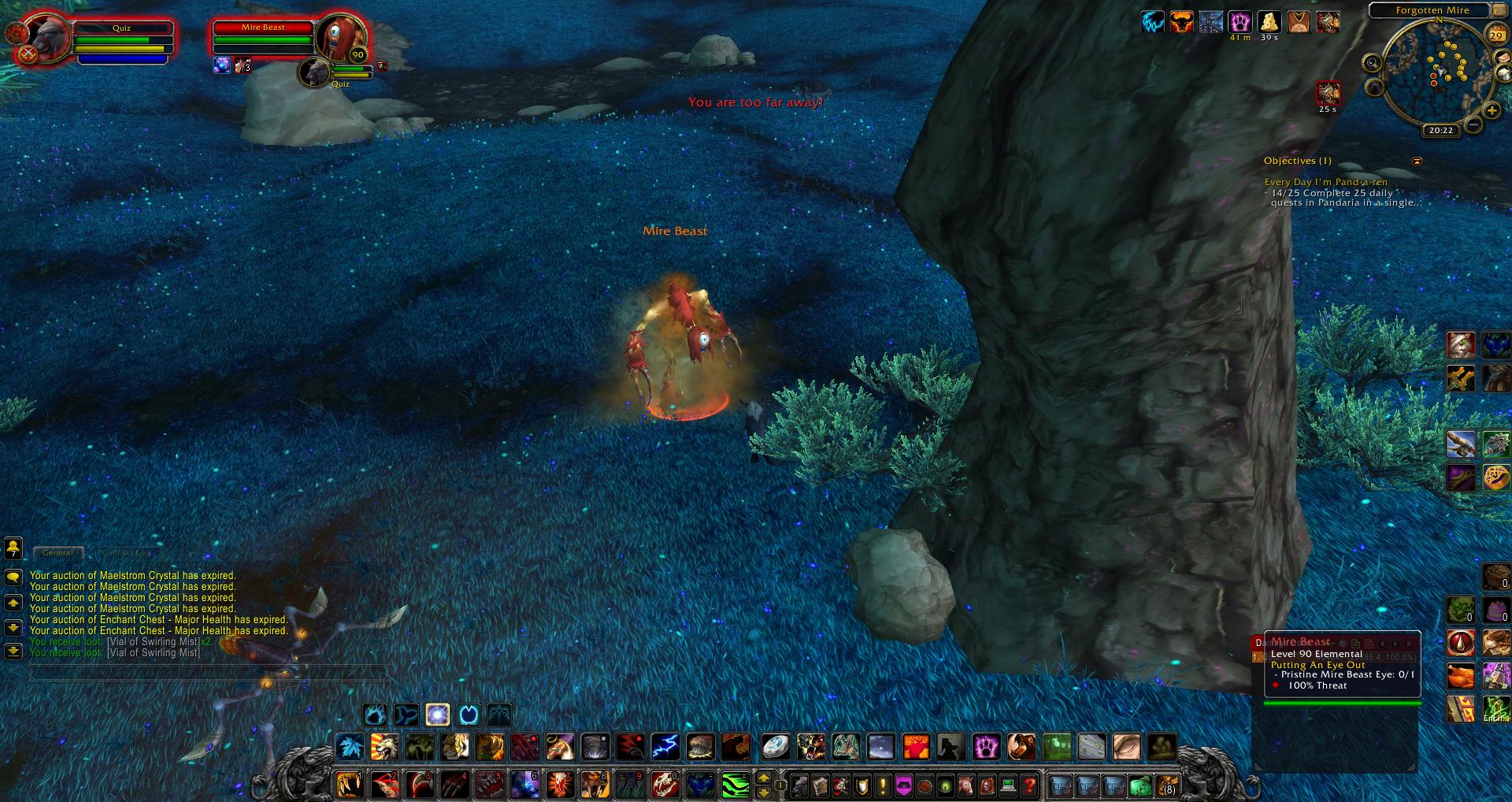
Task: Click the skull bite ability in slot 0
Action: click(665, 785)
